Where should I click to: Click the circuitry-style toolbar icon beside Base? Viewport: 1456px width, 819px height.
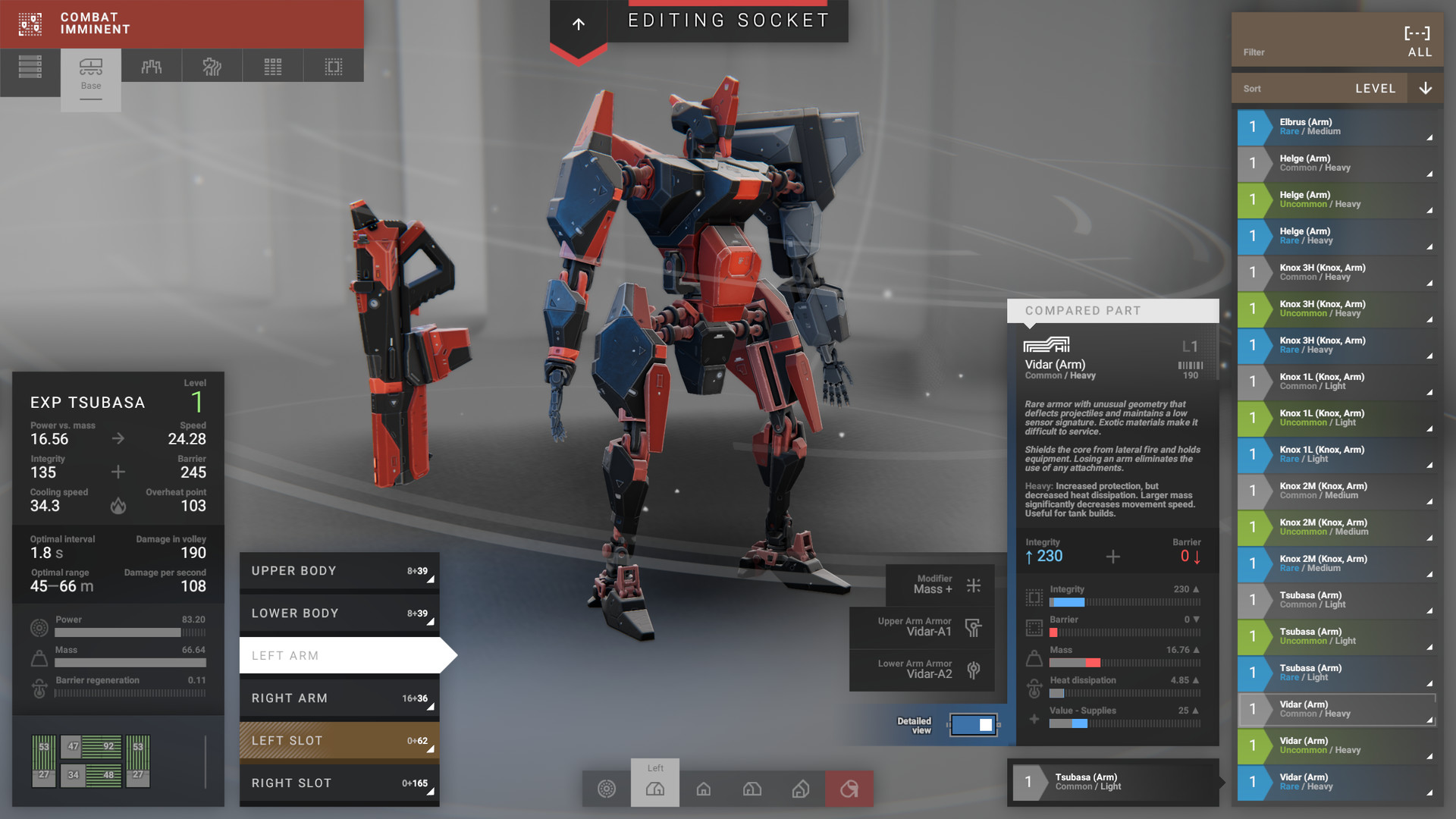tap(151, 67)
